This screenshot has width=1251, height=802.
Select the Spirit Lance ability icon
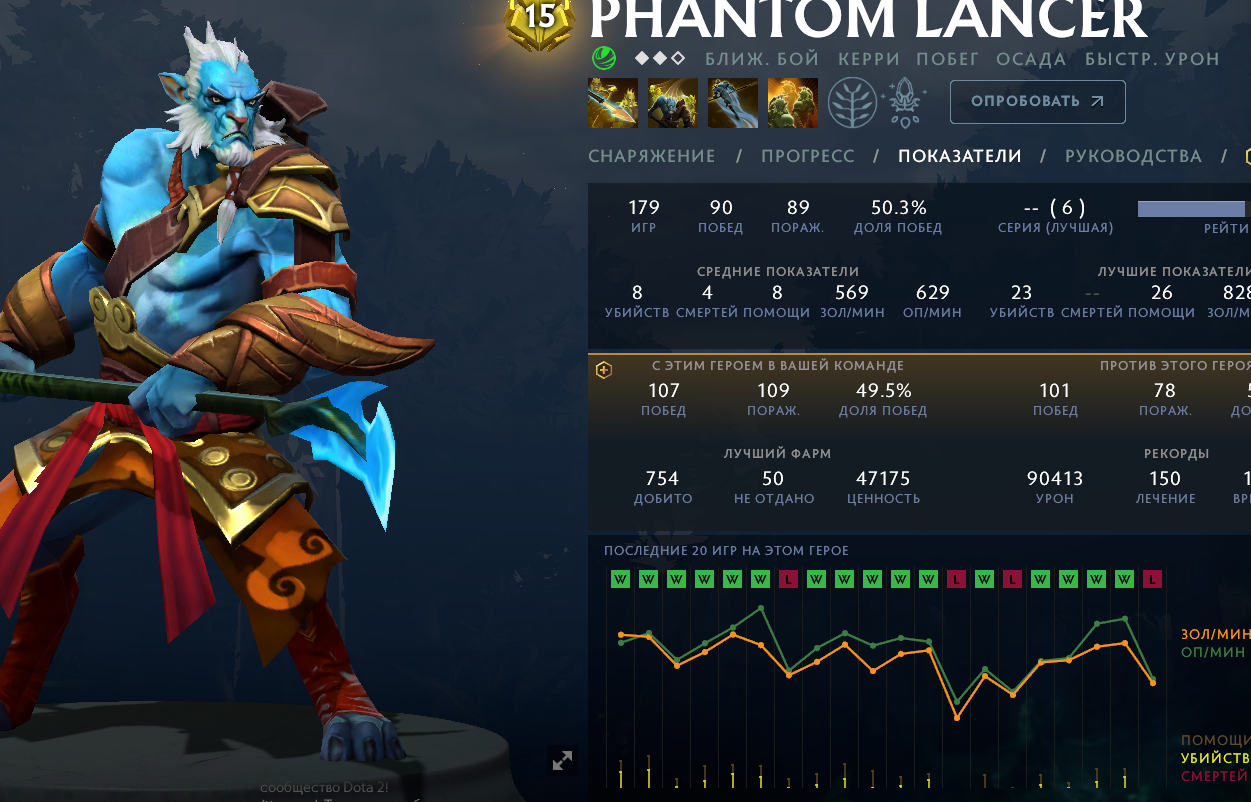coord(613,103)
